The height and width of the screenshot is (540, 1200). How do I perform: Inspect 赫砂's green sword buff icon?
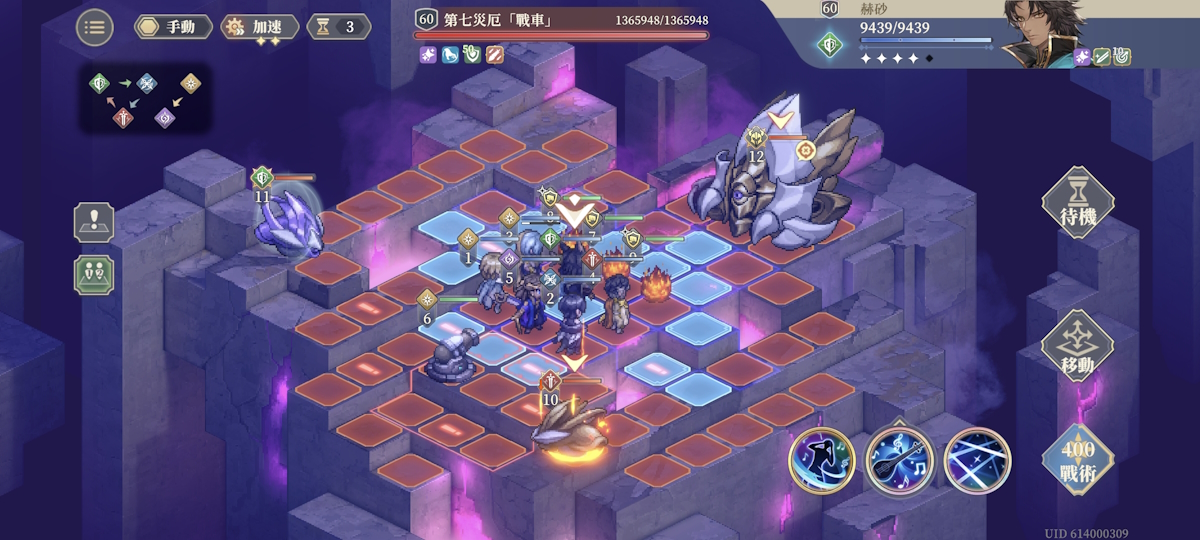click(1102, 57)
